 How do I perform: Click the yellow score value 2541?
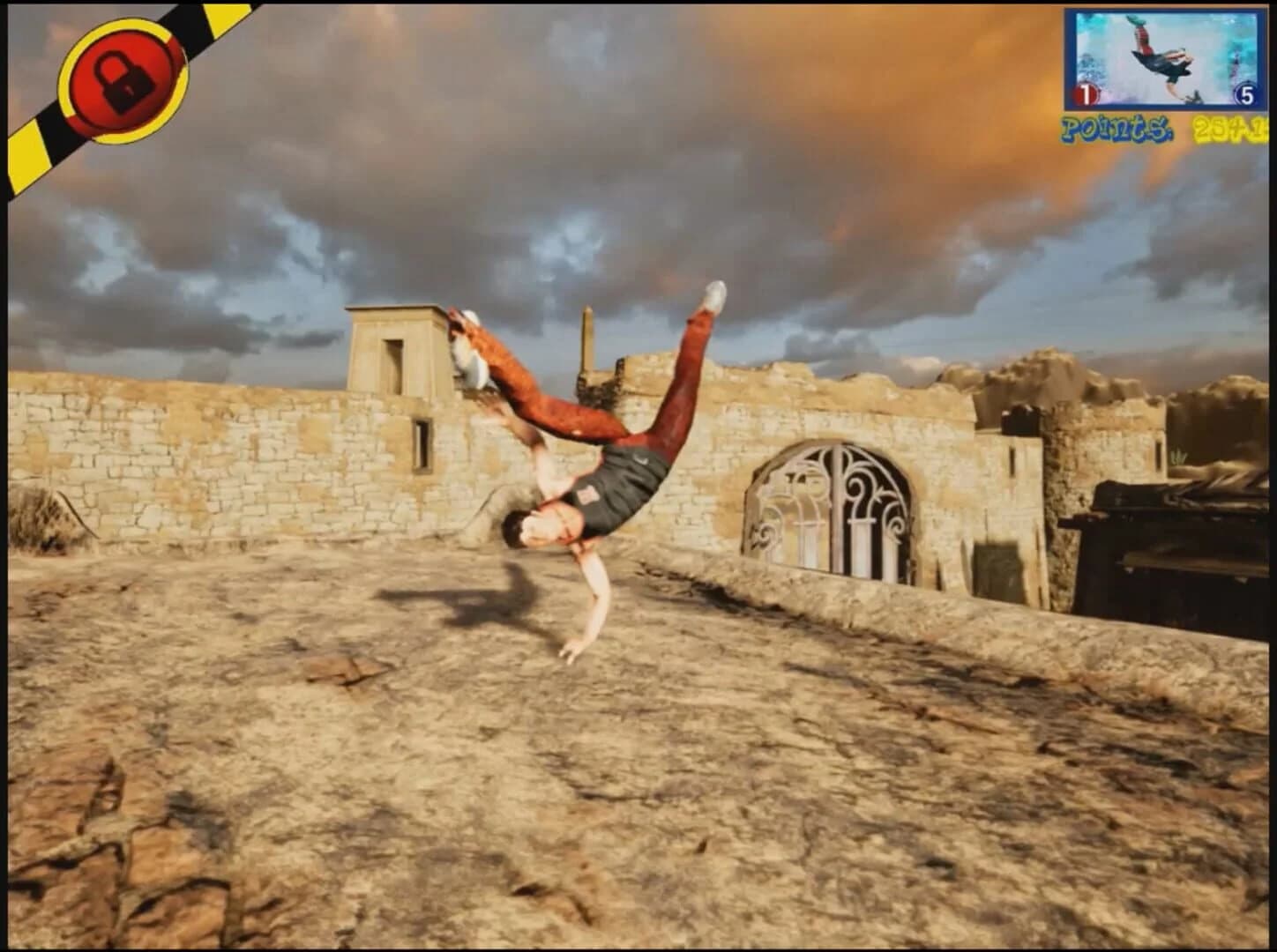coord(1230,130)
